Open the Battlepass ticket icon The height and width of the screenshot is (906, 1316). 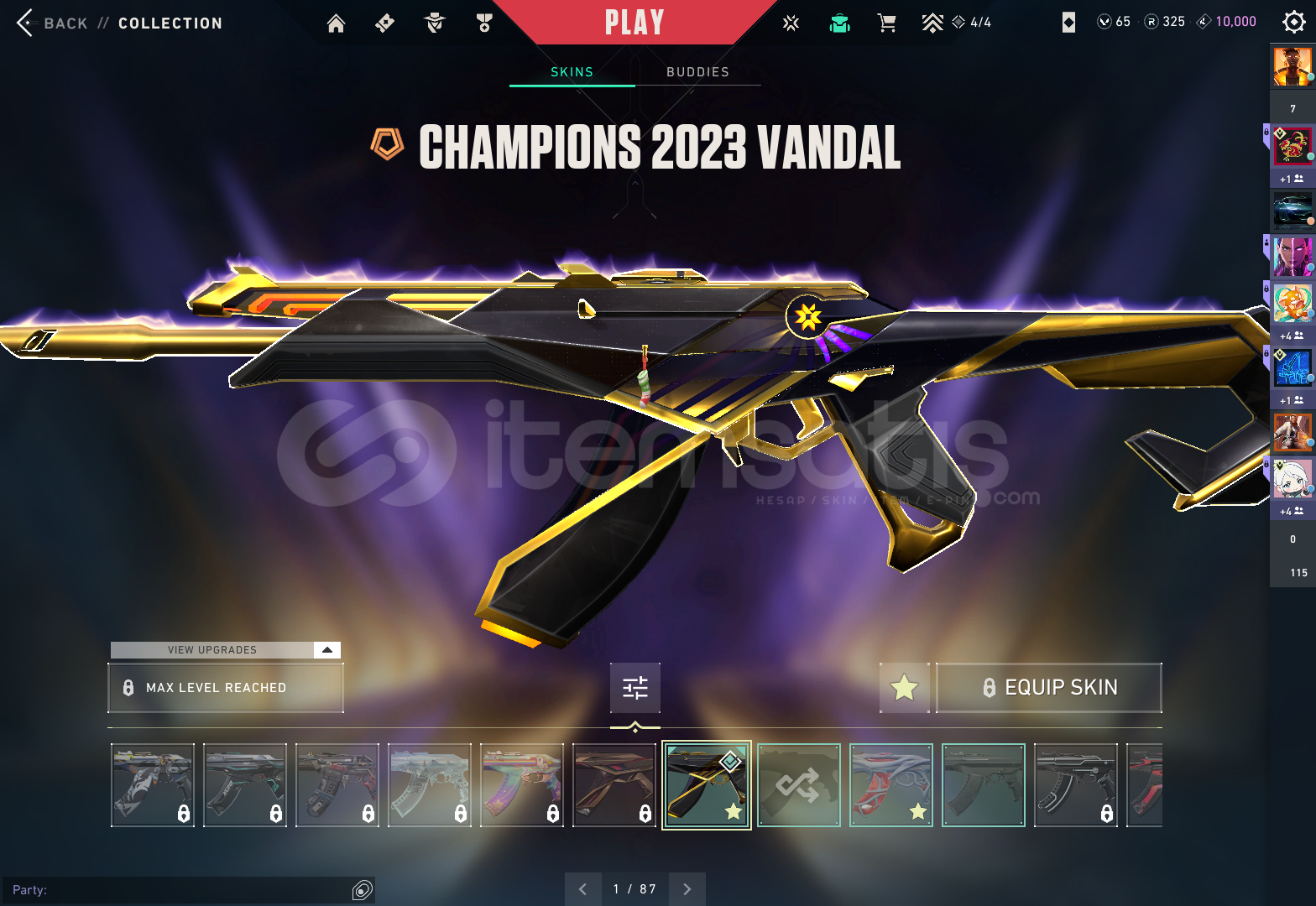(384, 23)
